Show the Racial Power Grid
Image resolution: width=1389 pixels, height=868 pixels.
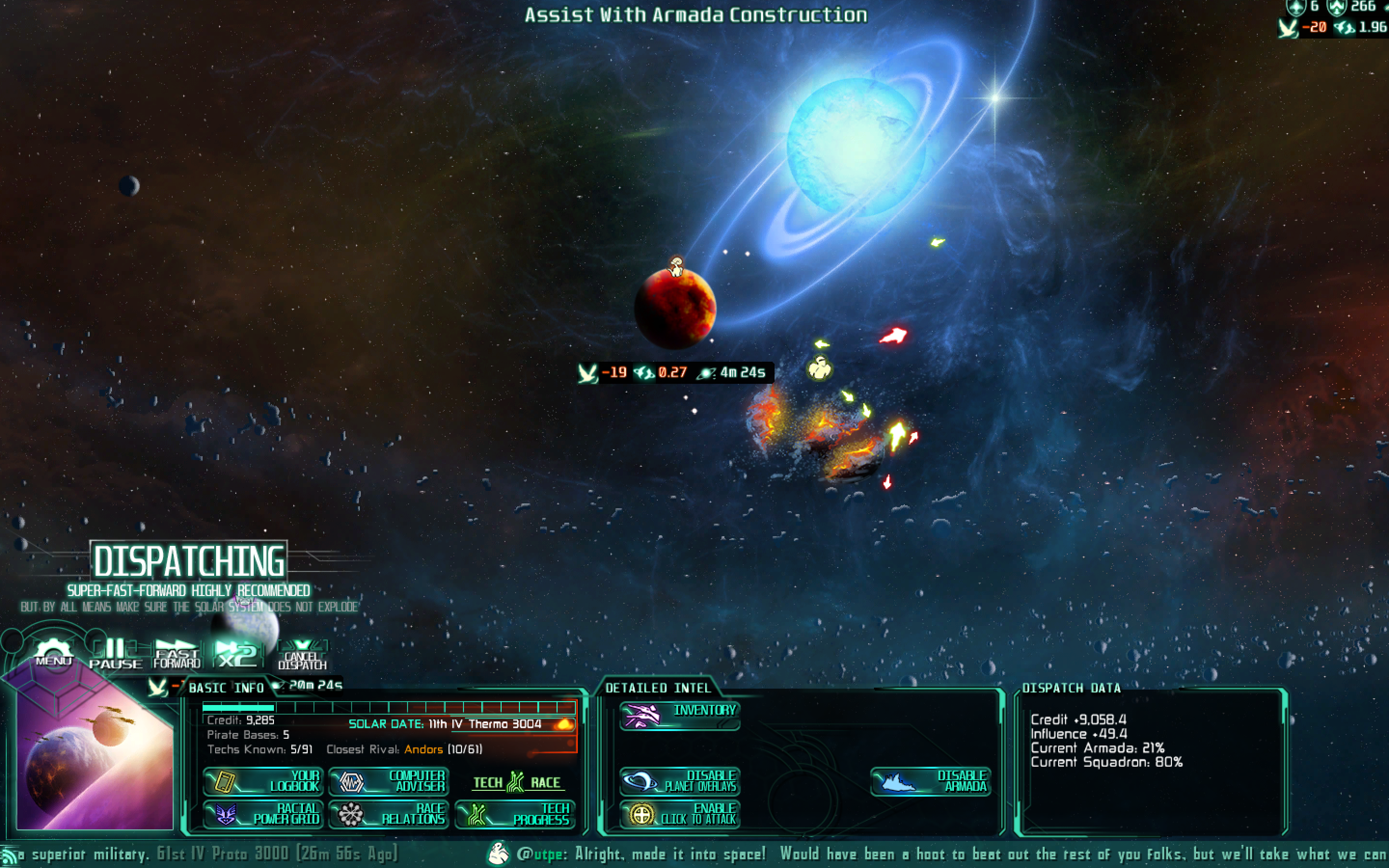263,814
